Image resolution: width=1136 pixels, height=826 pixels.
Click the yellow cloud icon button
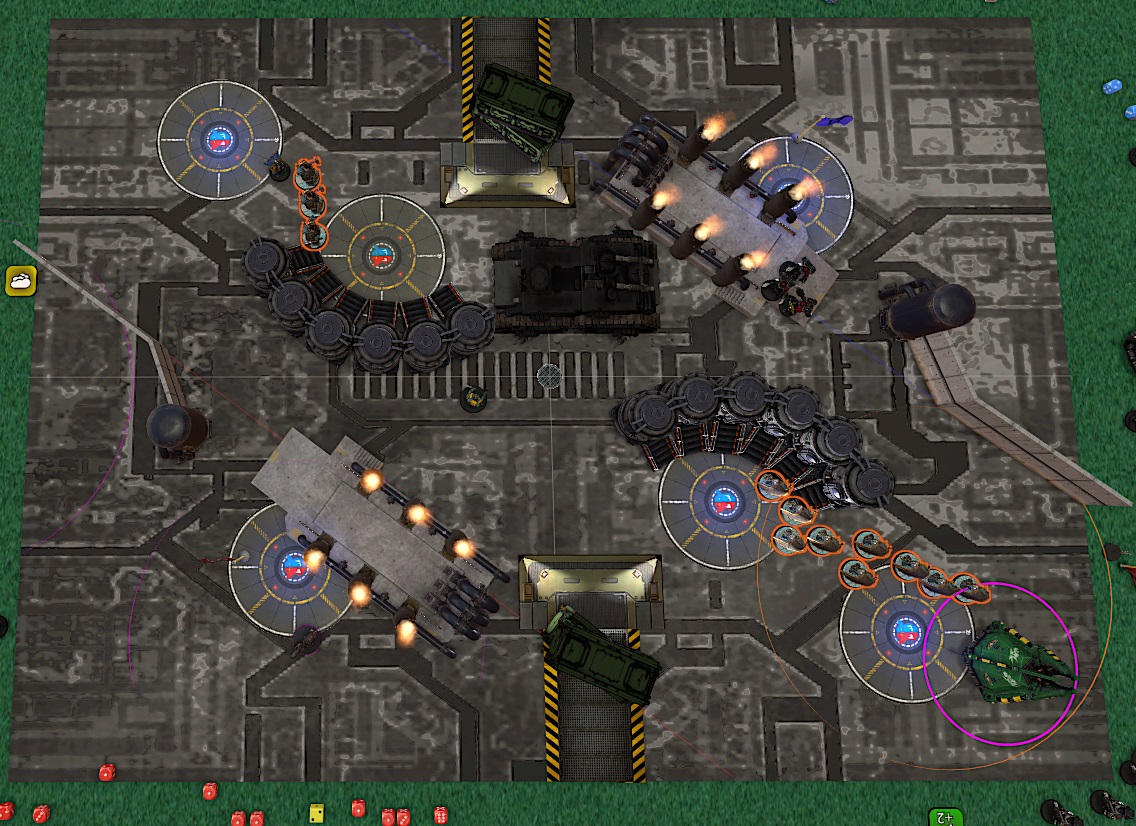coord(21,281)
